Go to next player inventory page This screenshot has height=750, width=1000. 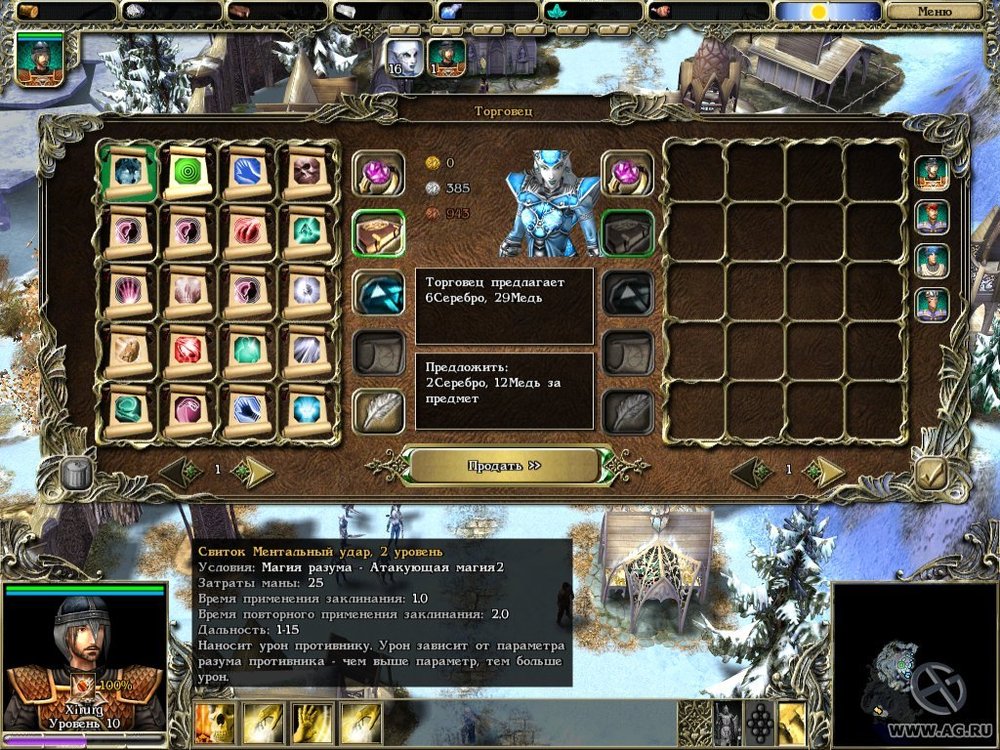[256, 471]
